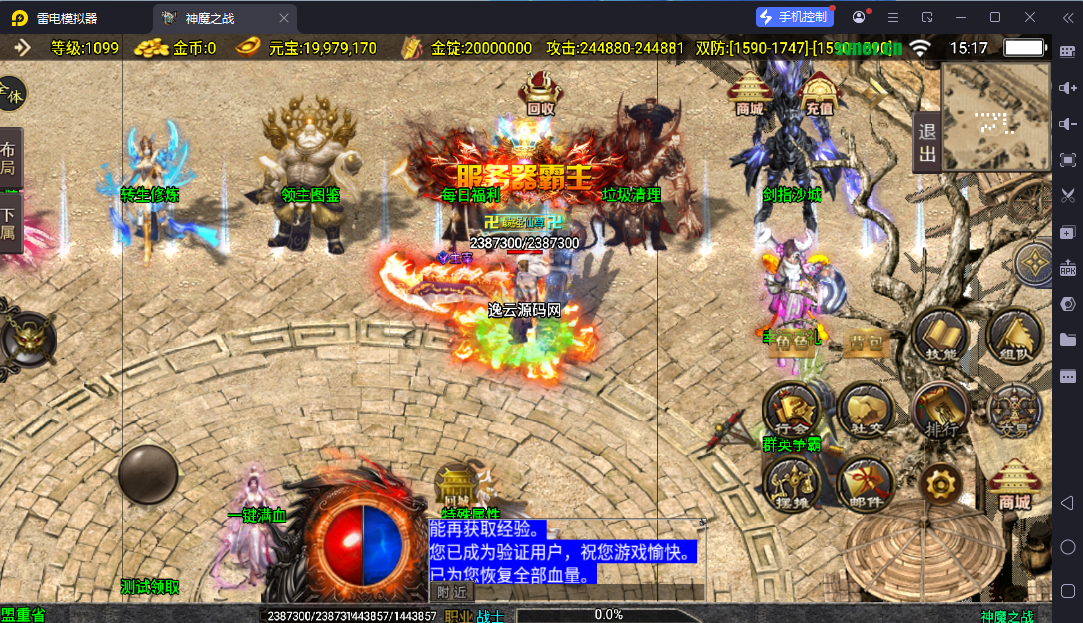Check the 邮件 mail envelope
Viewport: 1083px width, 623px height.
[866, 483]
